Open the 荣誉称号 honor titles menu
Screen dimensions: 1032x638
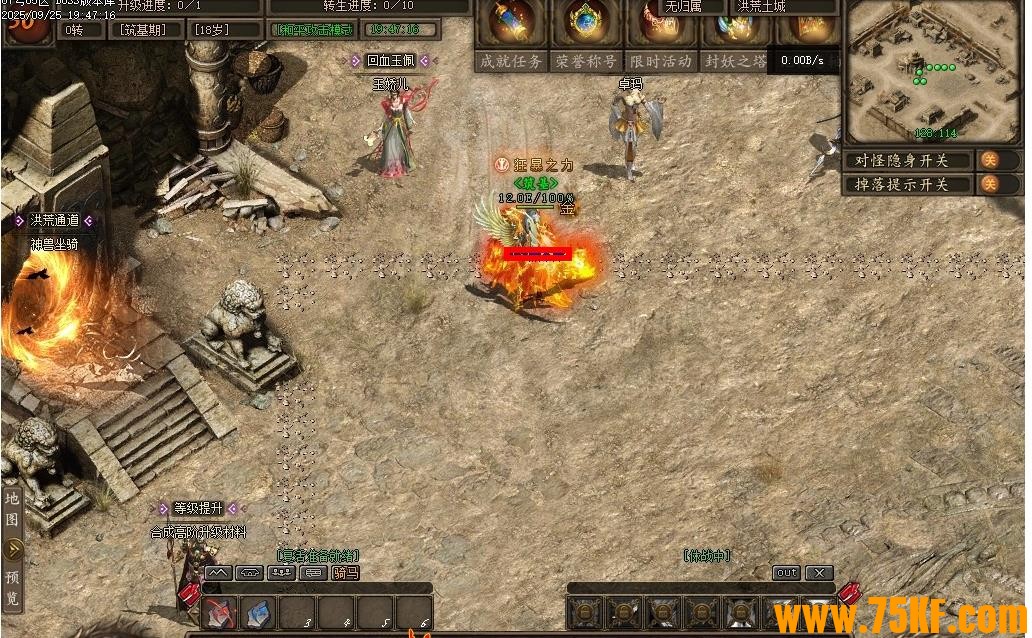tap(585, 61)
